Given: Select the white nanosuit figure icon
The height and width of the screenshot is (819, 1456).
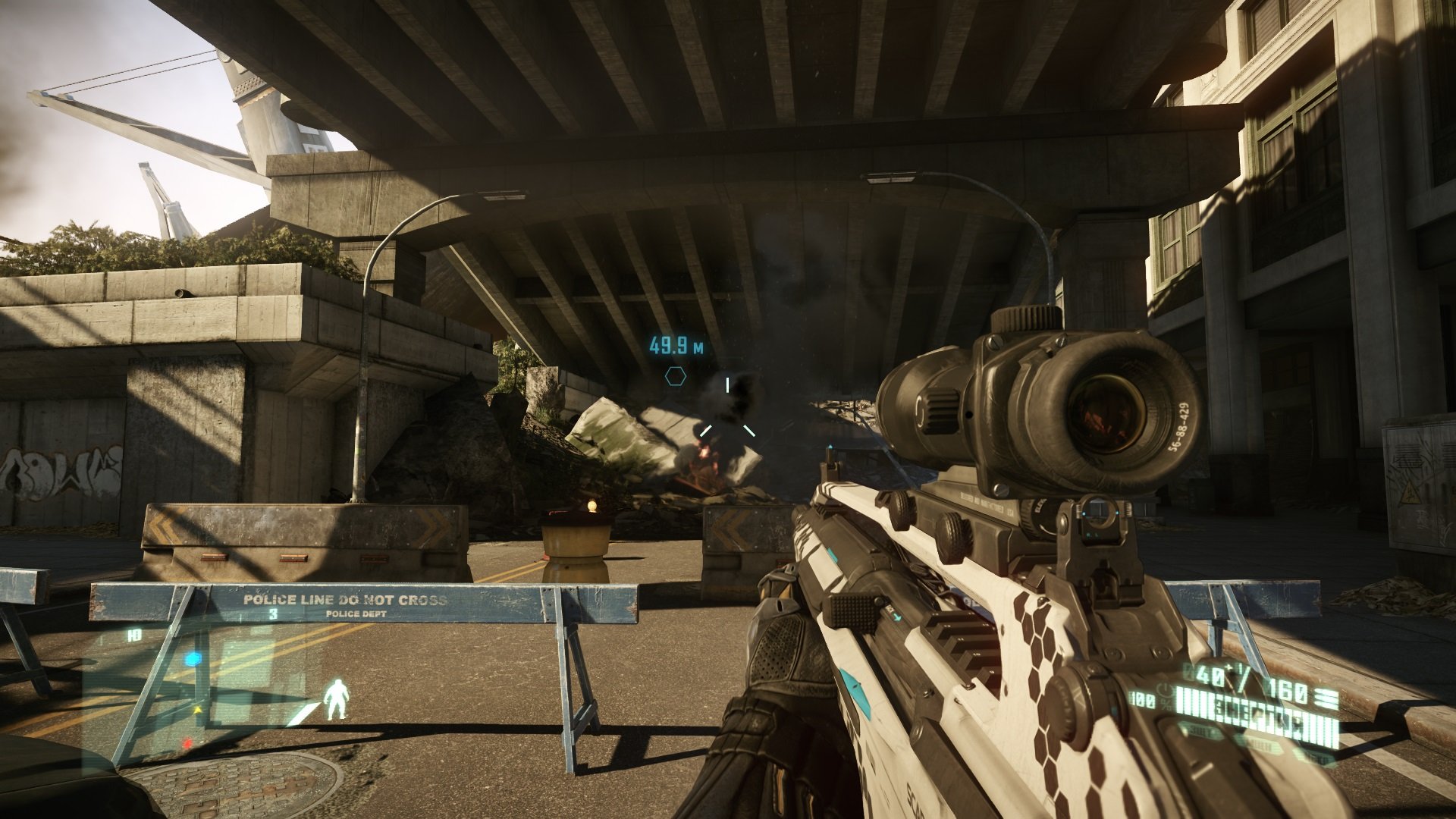Looking at the screenshot, I should 336,699.
